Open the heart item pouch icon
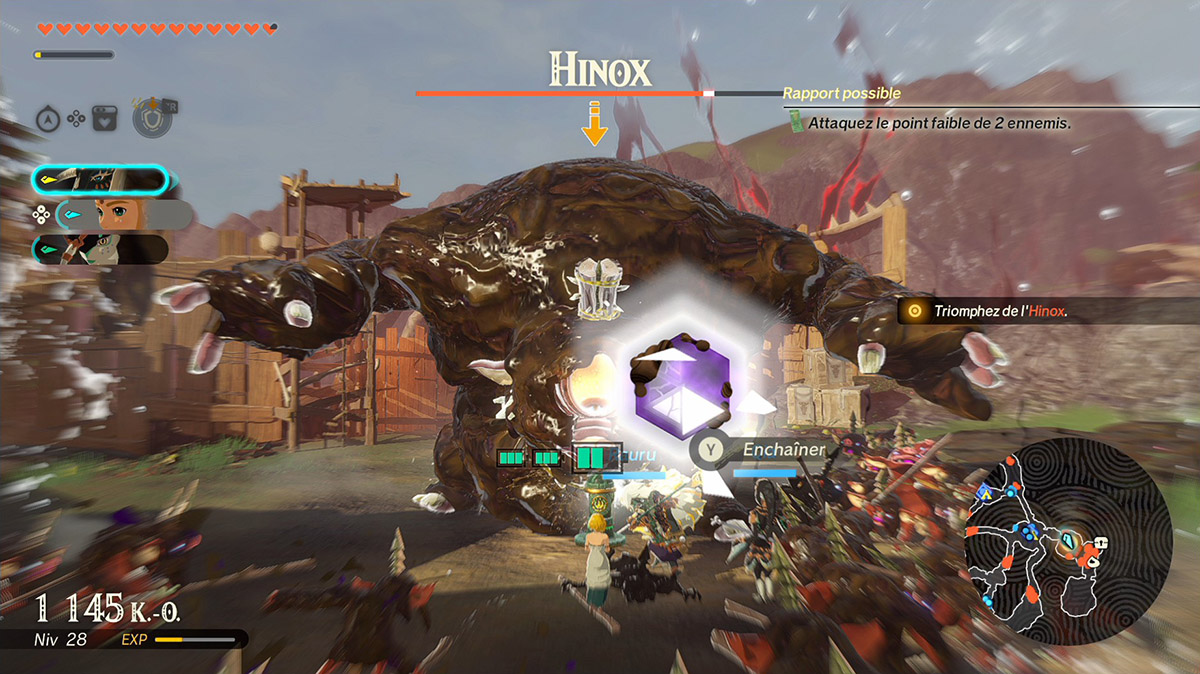Image resolution: width=1200 pixels, height=674 pixels. pos(105,119)
